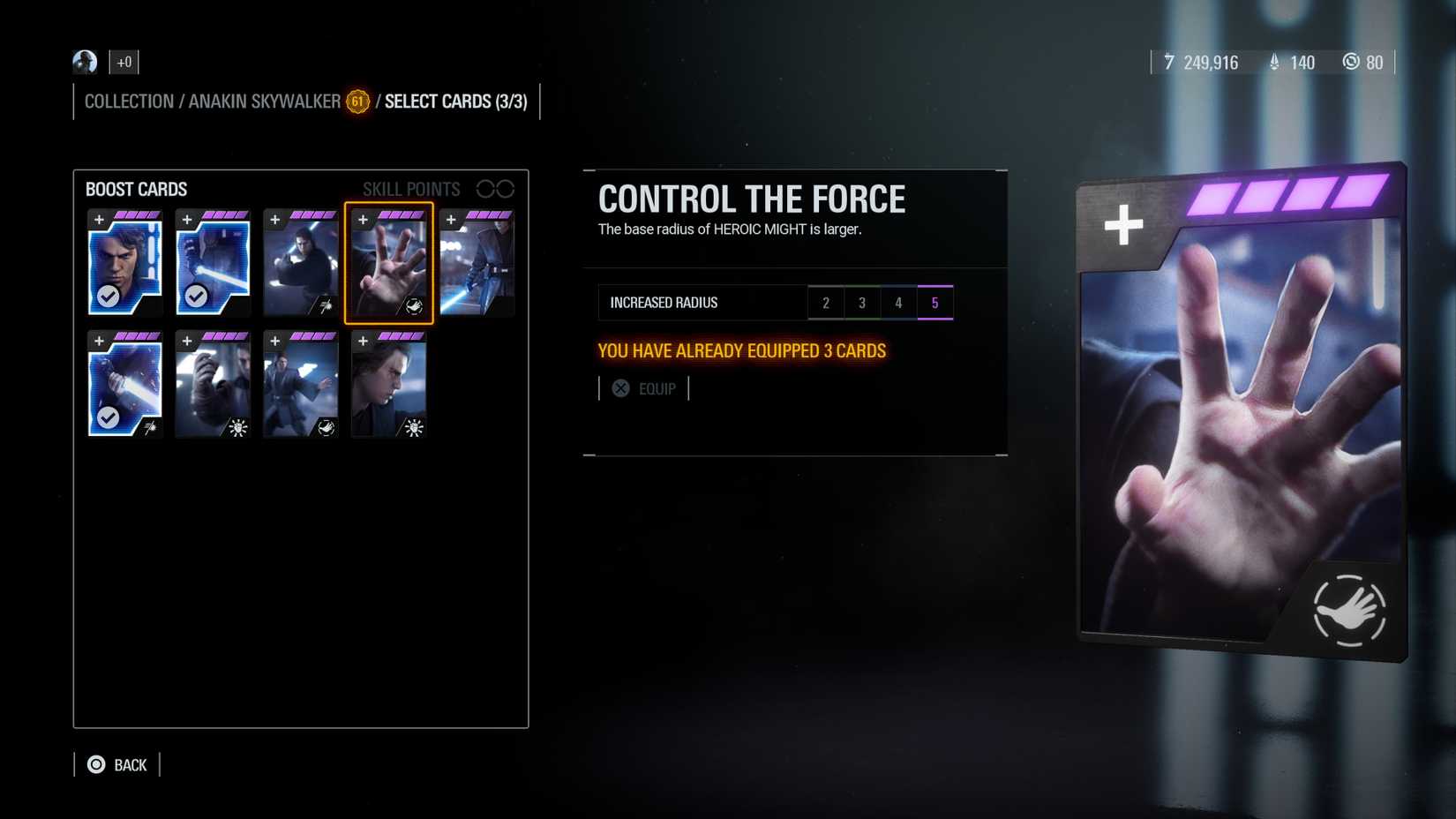Click the player avatar icon at top left
1456x819 pixels.
point(84,62)
